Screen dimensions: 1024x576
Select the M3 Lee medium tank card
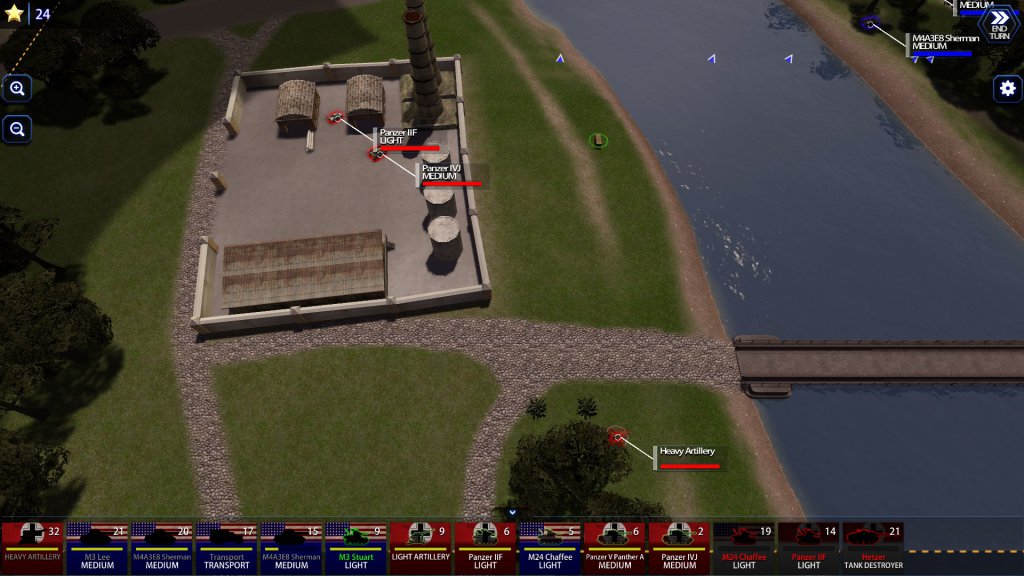[x=97, y=547]
